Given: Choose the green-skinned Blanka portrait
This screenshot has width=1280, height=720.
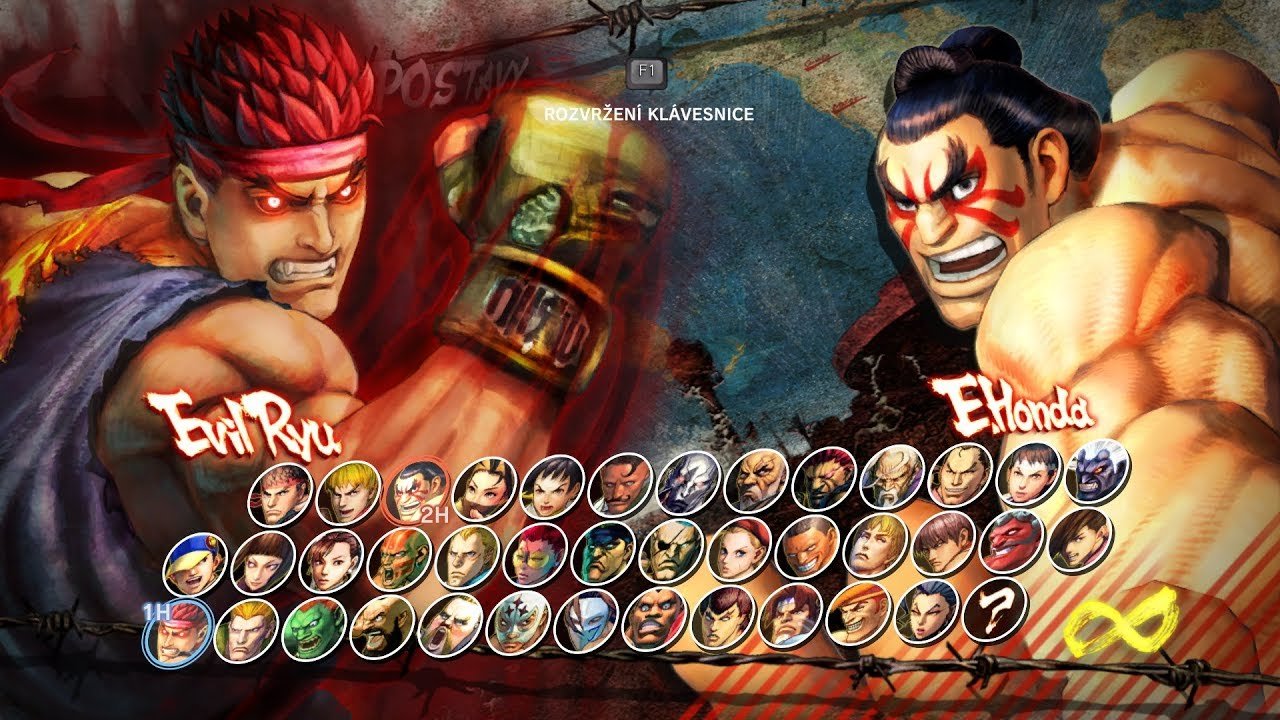Looking at the screenshot, I should [x=314, y=630].
